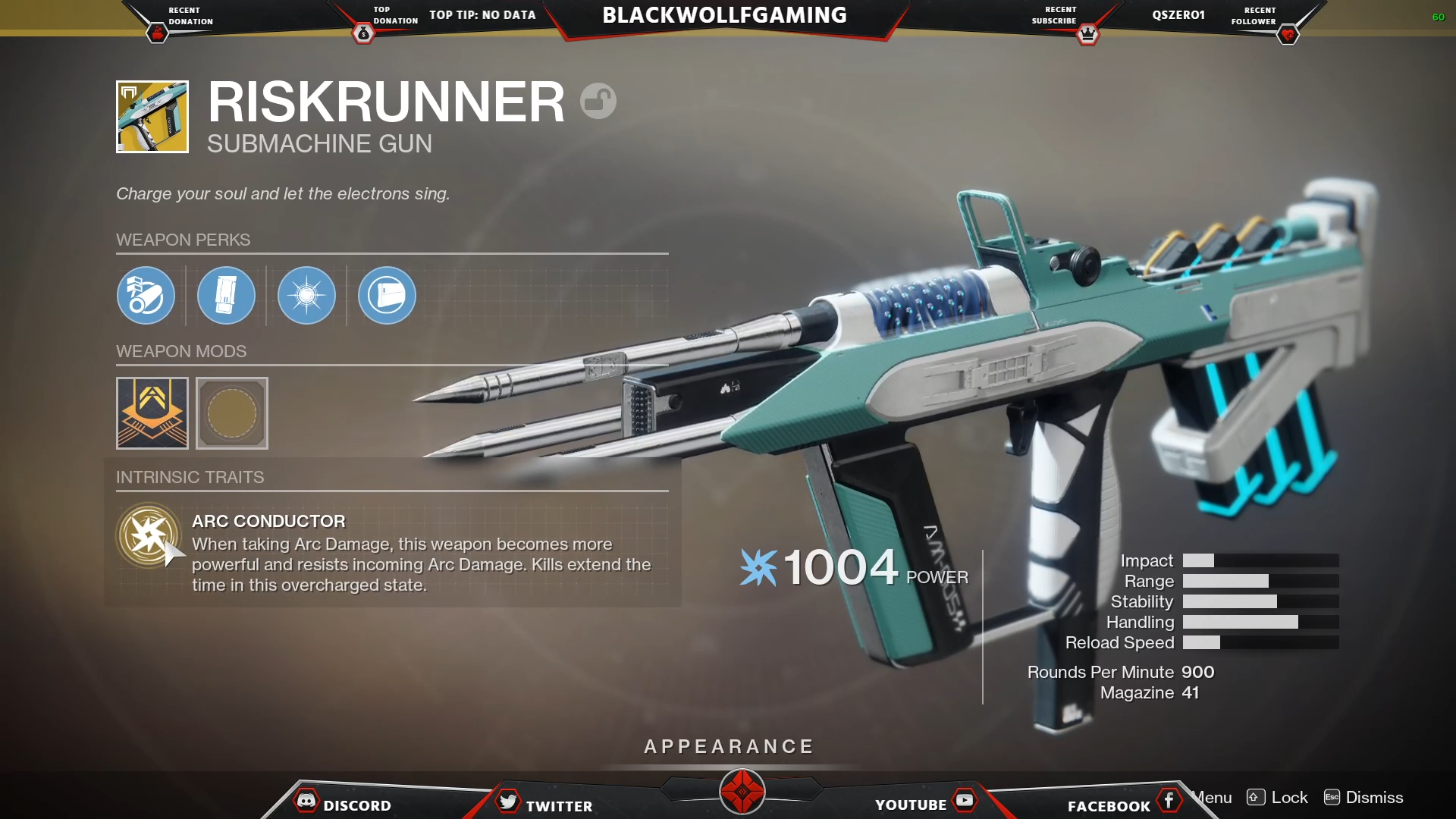Toggle the lock icon beside Riskrunner
Screen dimensions: 1456x819
598,101
